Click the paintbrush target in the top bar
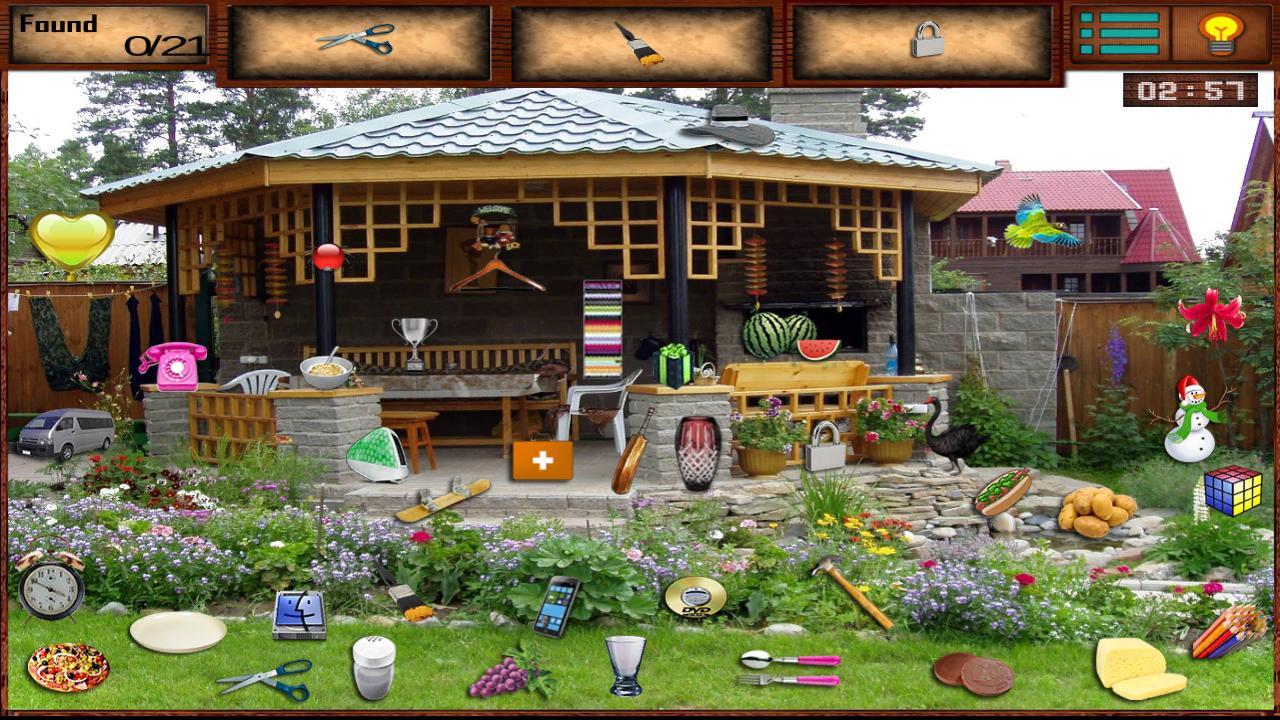 [645, 40]
